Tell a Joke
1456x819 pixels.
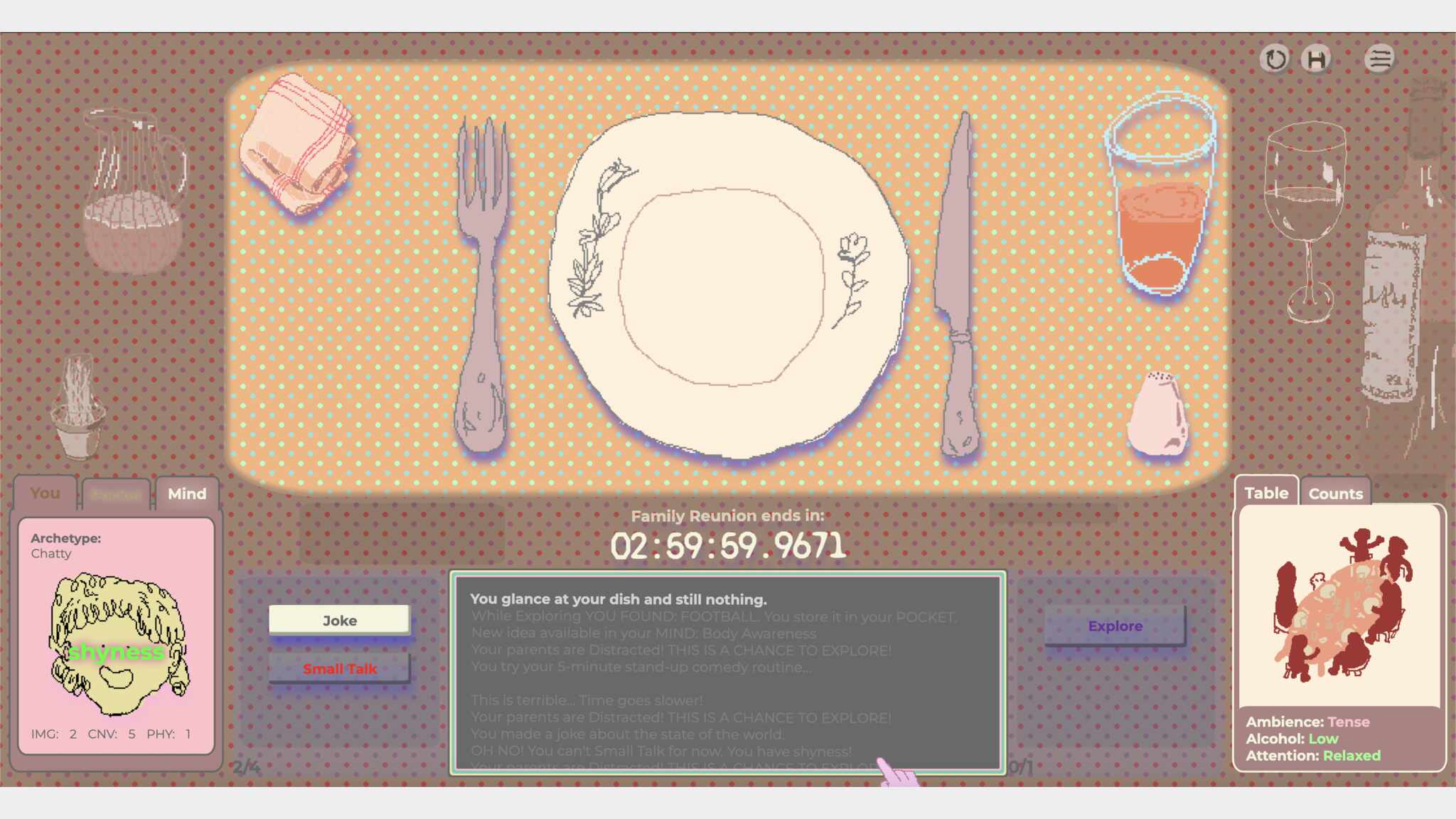(x=339, y=620)
